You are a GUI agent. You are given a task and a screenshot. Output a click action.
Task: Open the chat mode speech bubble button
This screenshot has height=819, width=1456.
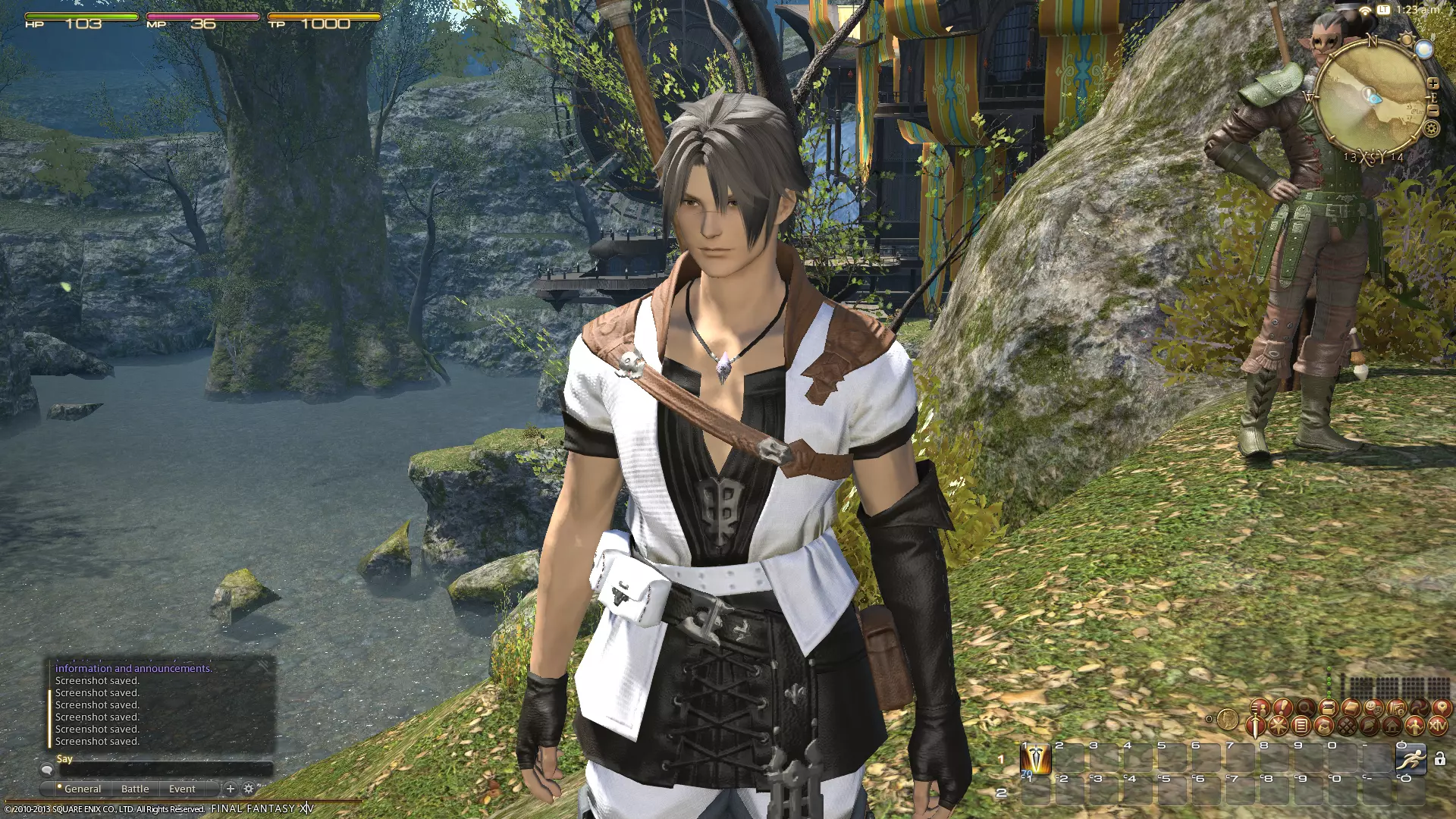47,770
